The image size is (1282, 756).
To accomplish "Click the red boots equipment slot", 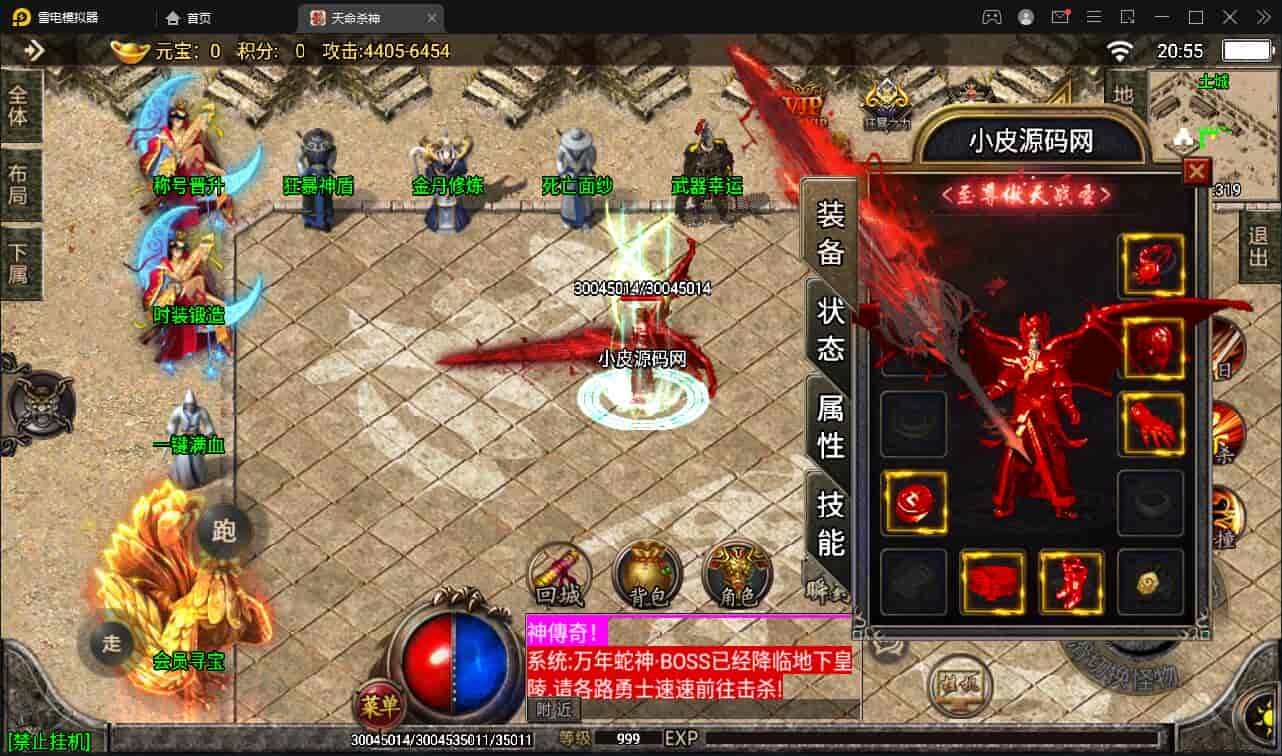I will click(1071, 582).
